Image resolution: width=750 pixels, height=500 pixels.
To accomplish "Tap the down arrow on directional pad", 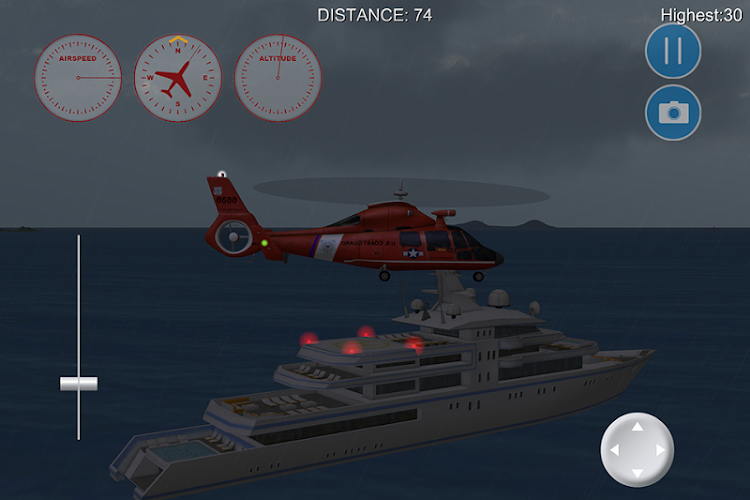I will tap(637, 474).
